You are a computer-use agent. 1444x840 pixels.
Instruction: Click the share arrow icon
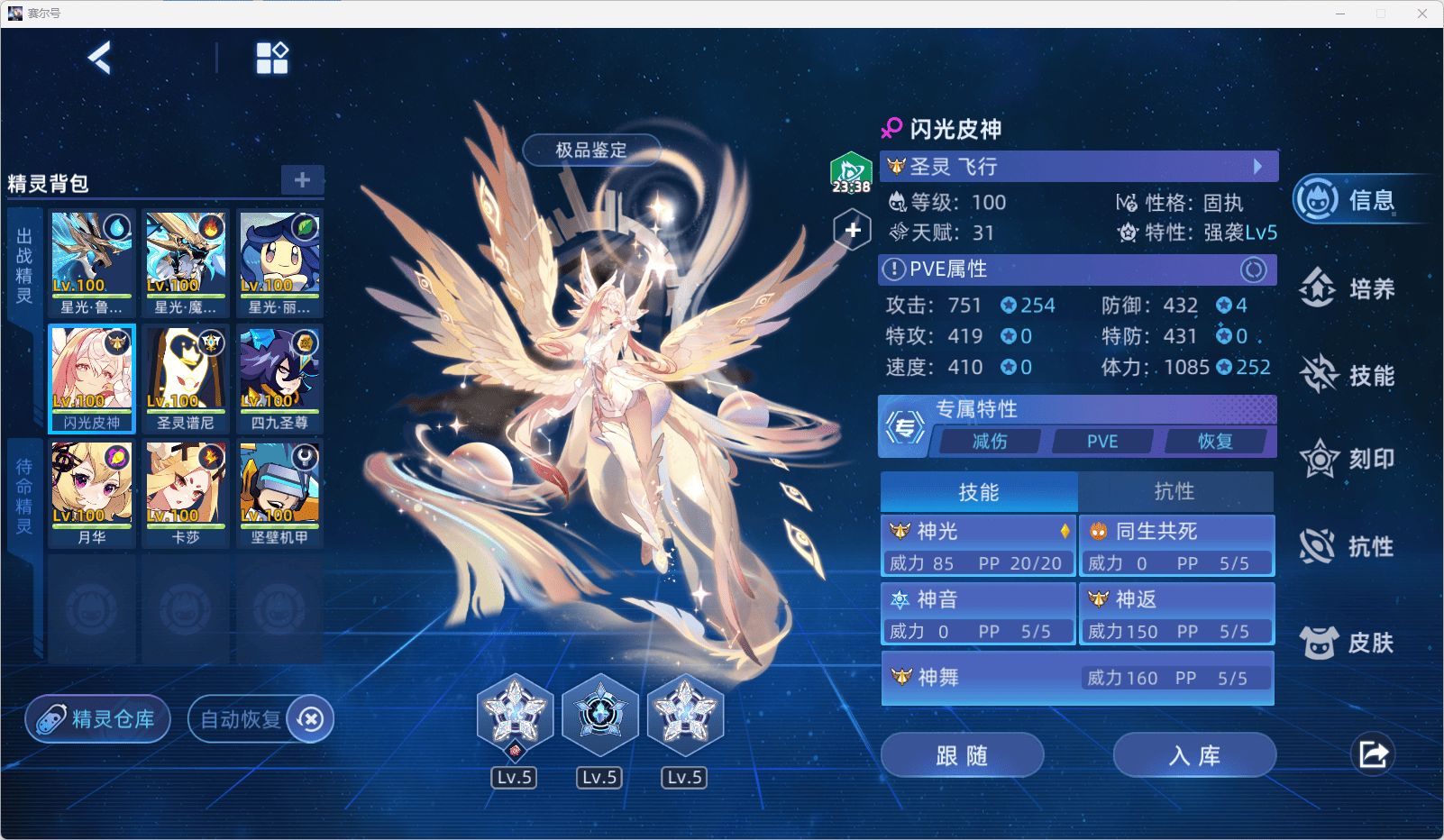tap(1373, 754)
